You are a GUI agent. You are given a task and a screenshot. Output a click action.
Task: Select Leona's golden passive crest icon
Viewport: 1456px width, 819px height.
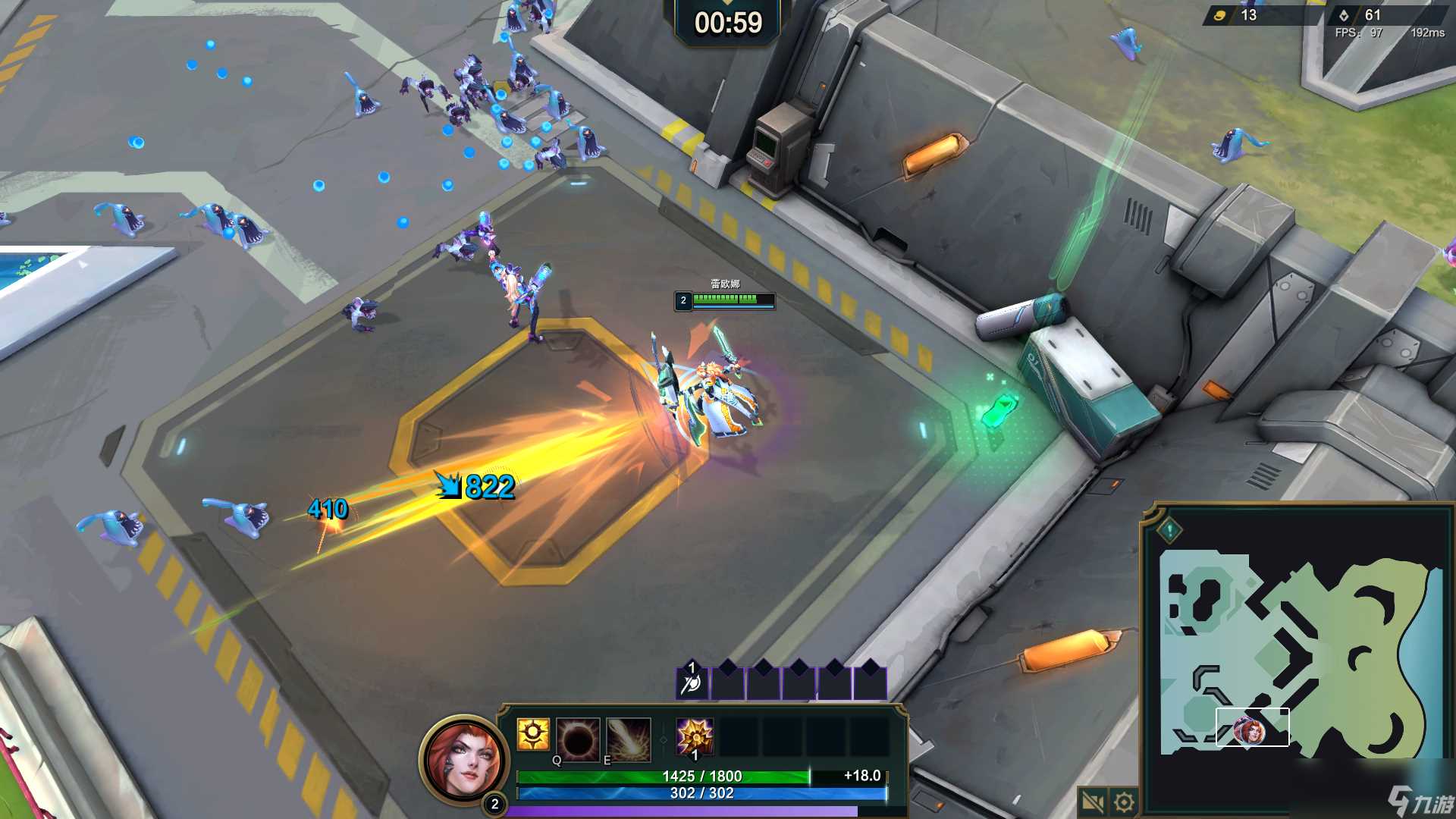click(533, 735)
